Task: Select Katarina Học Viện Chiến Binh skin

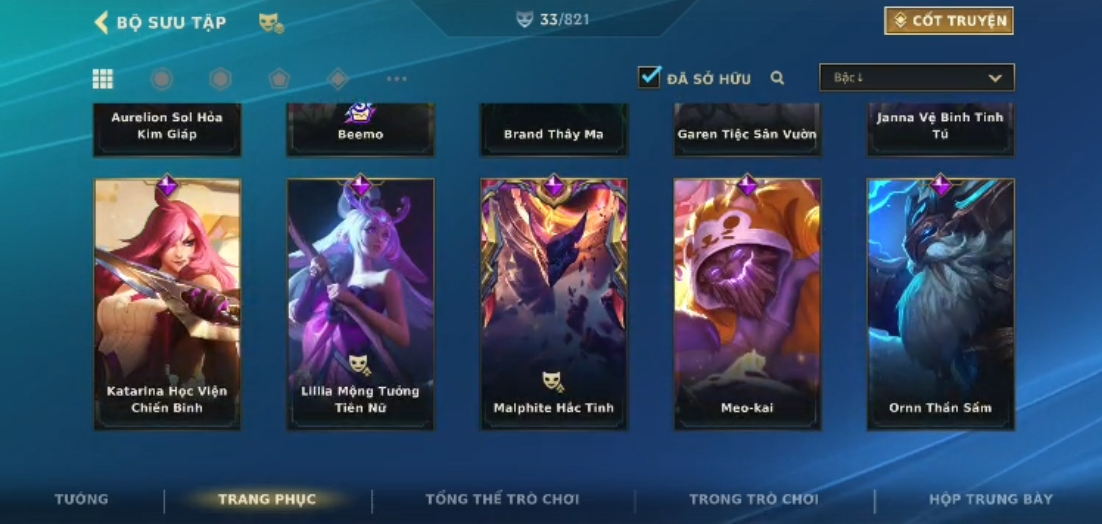Action: 167,304
